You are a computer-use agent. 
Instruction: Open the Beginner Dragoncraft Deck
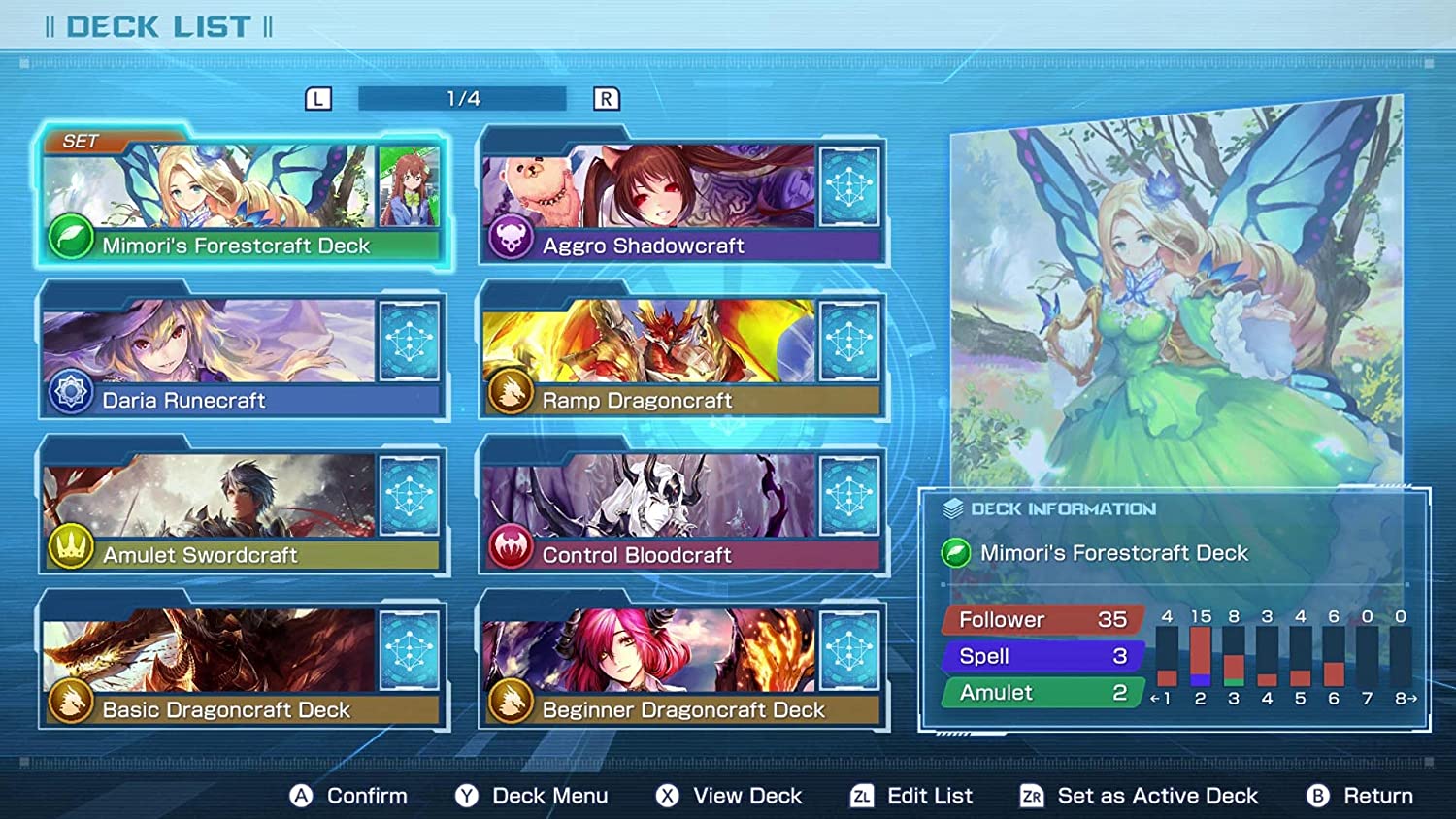(682, 665)
